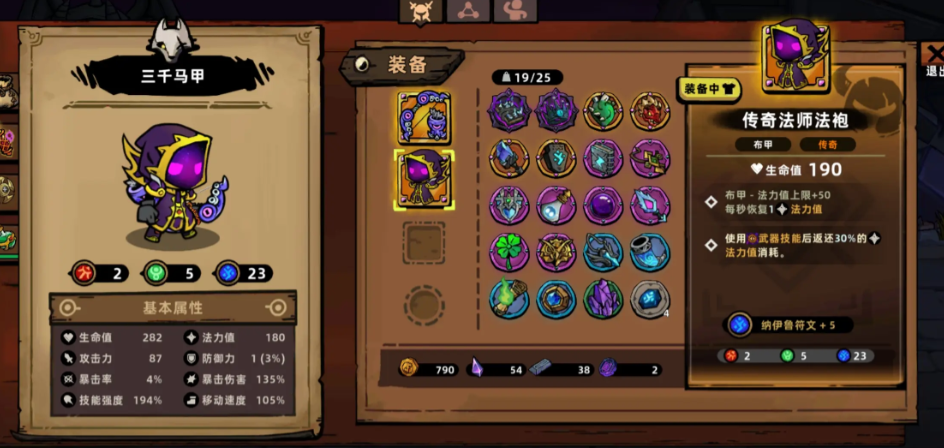Select the blue clay jar item
944x448 pixels.
pos(650,252)
